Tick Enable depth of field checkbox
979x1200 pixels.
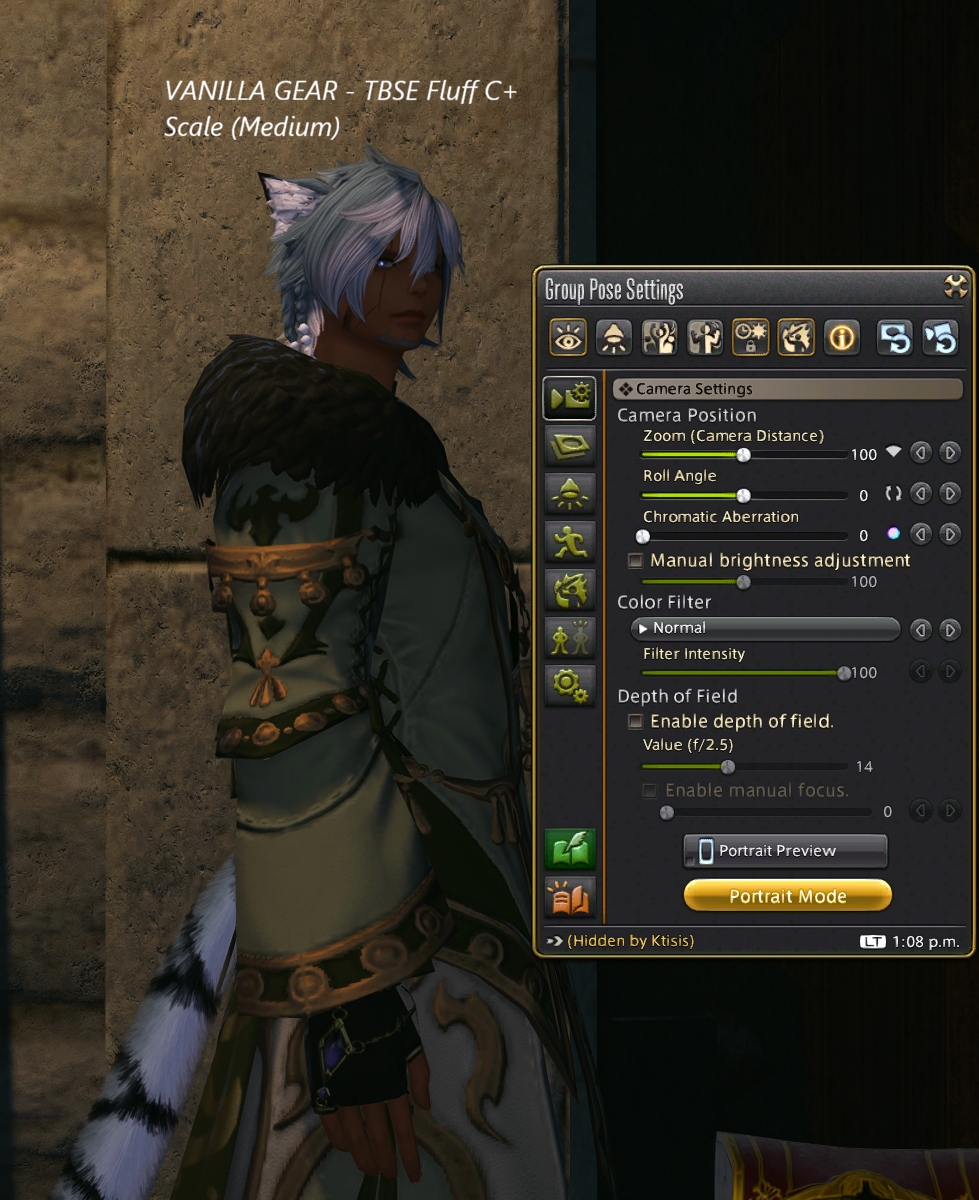635,721
